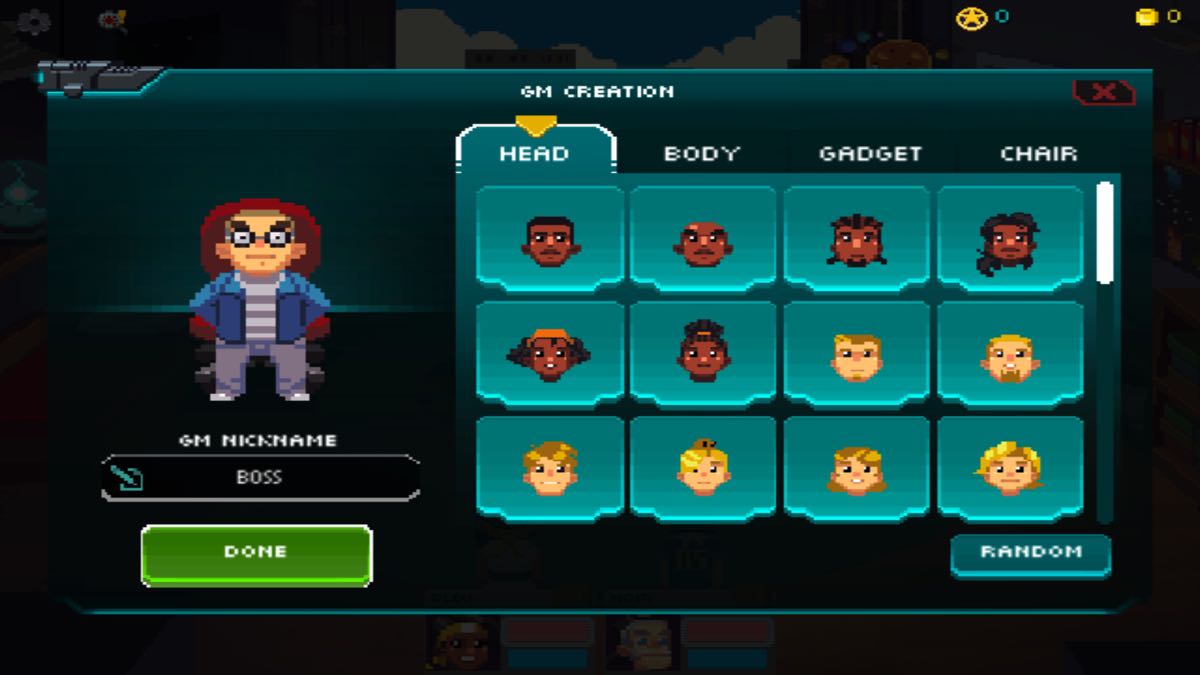This screenshot has width=1200, height=675.
Task: Open the Gadget tab
Action: point(870,154)
